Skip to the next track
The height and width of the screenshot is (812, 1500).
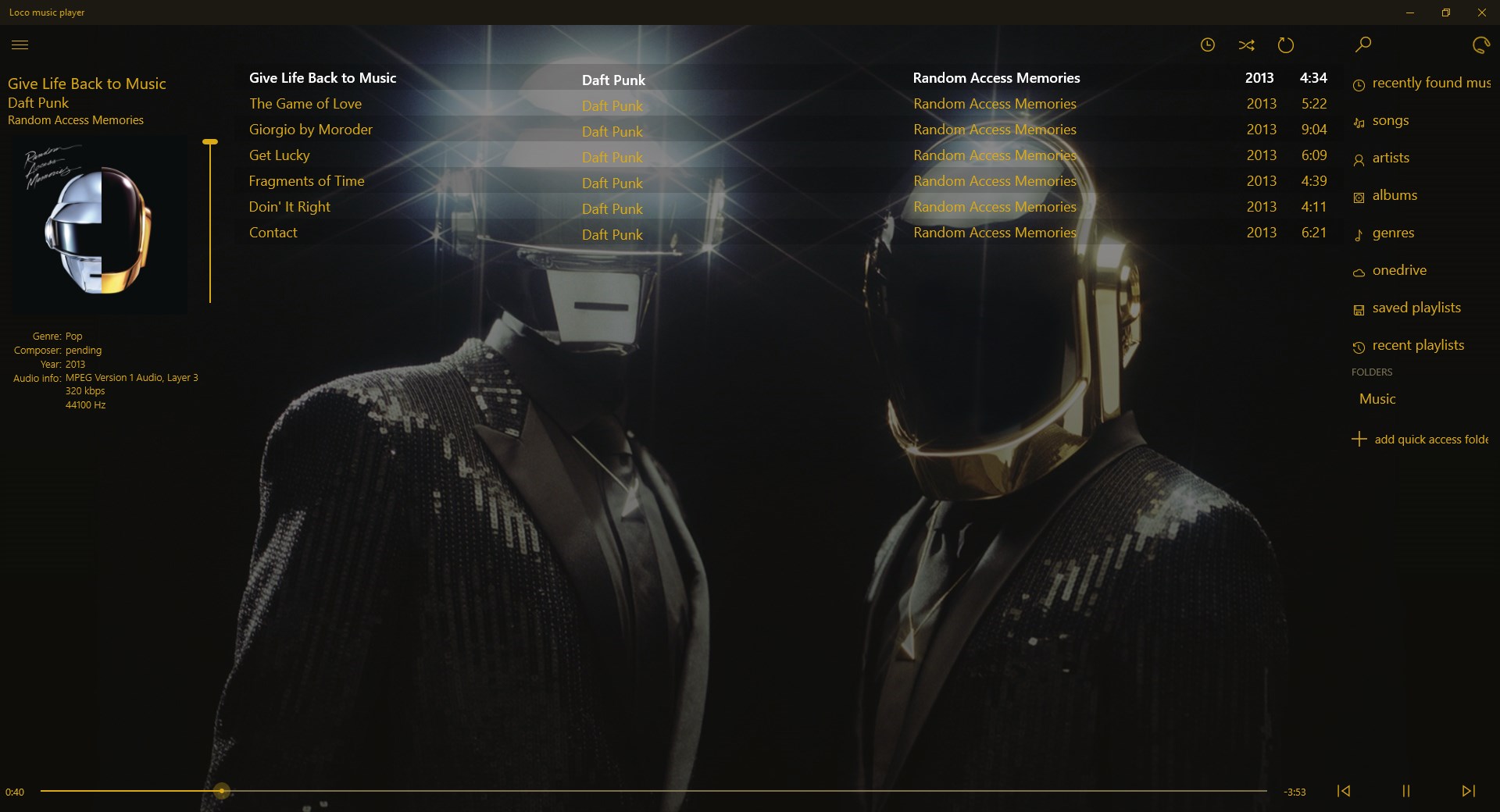(1468, 791)
